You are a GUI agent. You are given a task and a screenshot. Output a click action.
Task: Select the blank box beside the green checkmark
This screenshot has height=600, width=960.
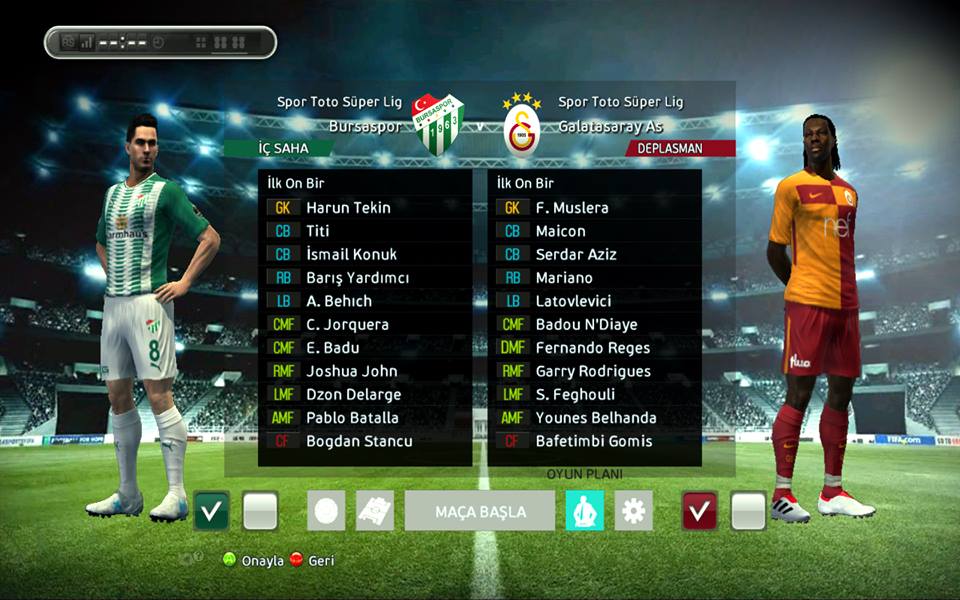(x=260, y=511)
